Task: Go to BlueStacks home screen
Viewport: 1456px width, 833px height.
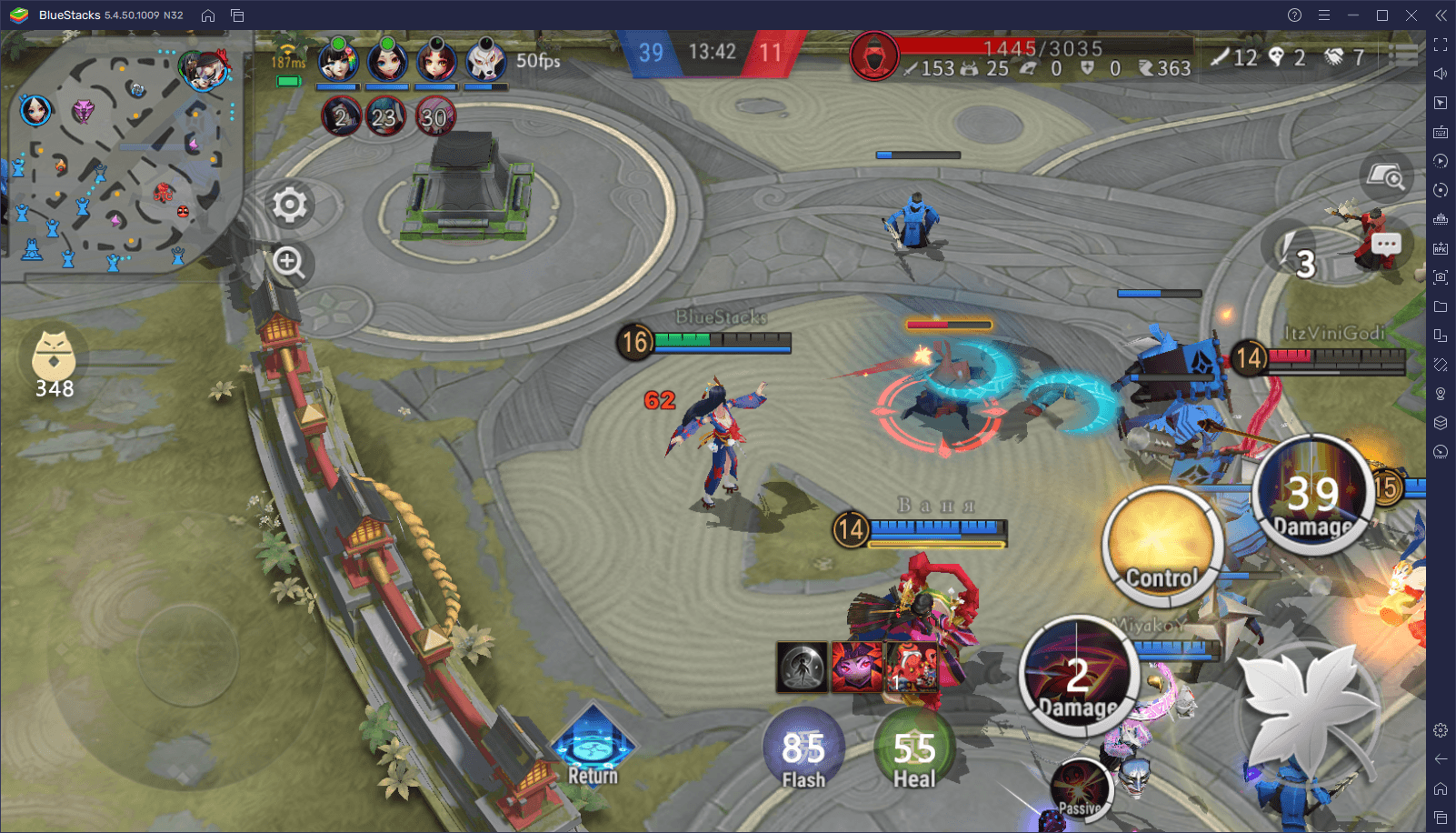Action: pos(208,15)
